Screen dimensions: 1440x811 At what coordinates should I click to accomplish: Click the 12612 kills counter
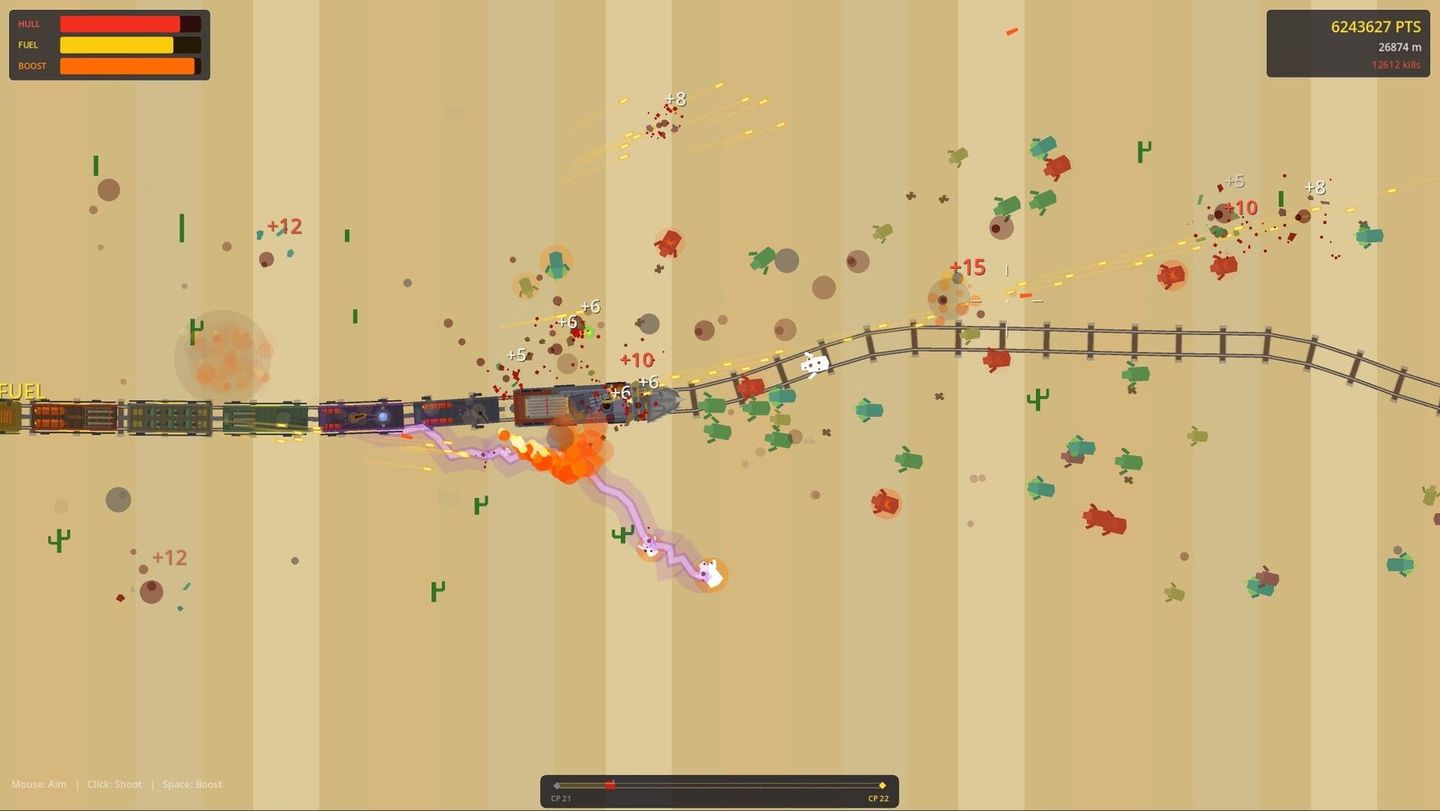(x=1395, y=64)
